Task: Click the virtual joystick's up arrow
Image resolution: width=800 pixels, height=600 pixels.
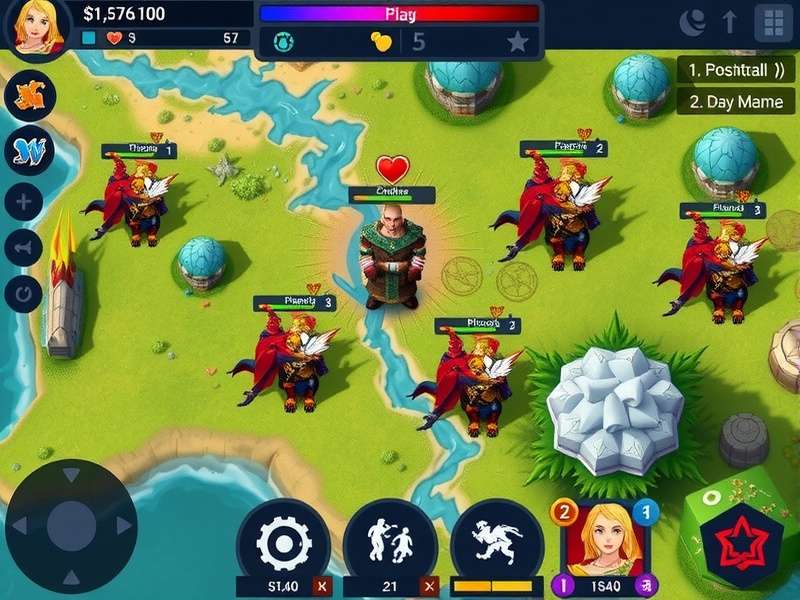Action: pos(71,476)
